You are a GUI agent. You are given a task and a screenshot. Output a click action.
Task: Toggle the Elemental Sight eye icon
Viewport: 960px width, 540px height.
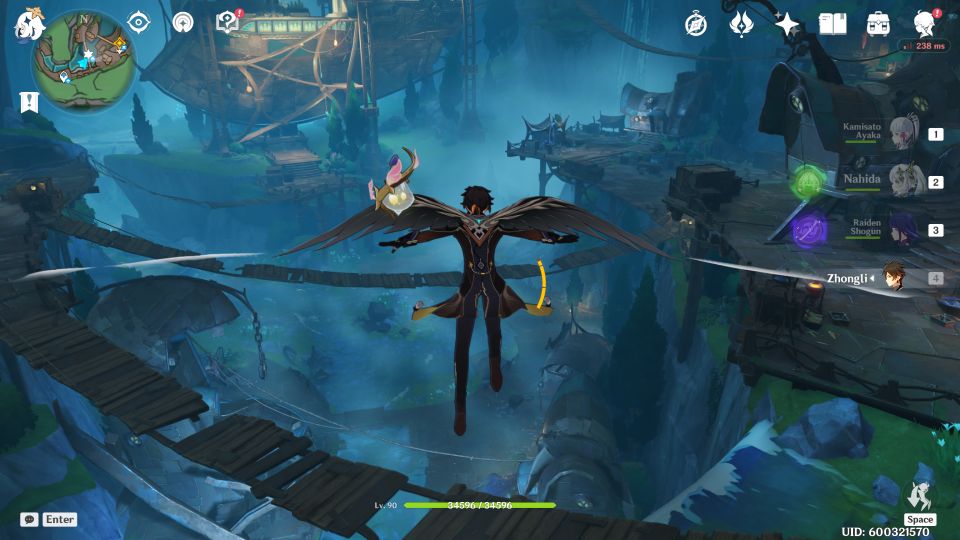click(x=138, y=22)
